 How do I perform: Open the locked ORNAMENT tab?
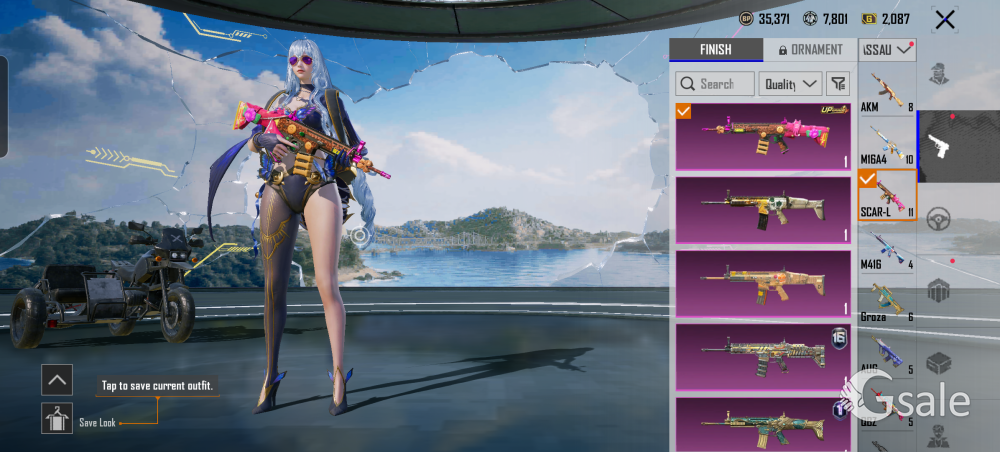(x=809, y=49)
